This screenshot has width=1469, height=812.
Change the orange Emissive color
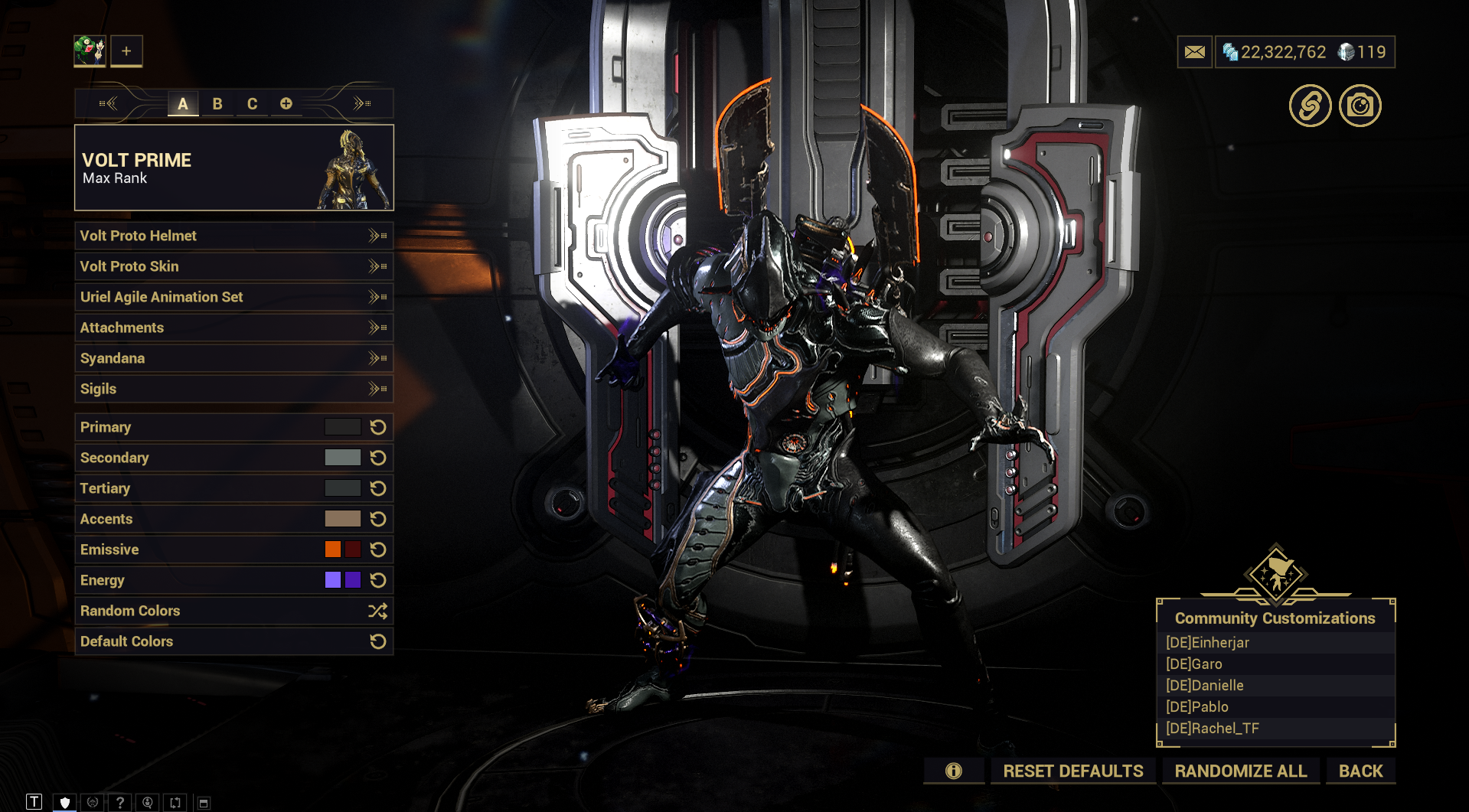[x=333, y=549]
